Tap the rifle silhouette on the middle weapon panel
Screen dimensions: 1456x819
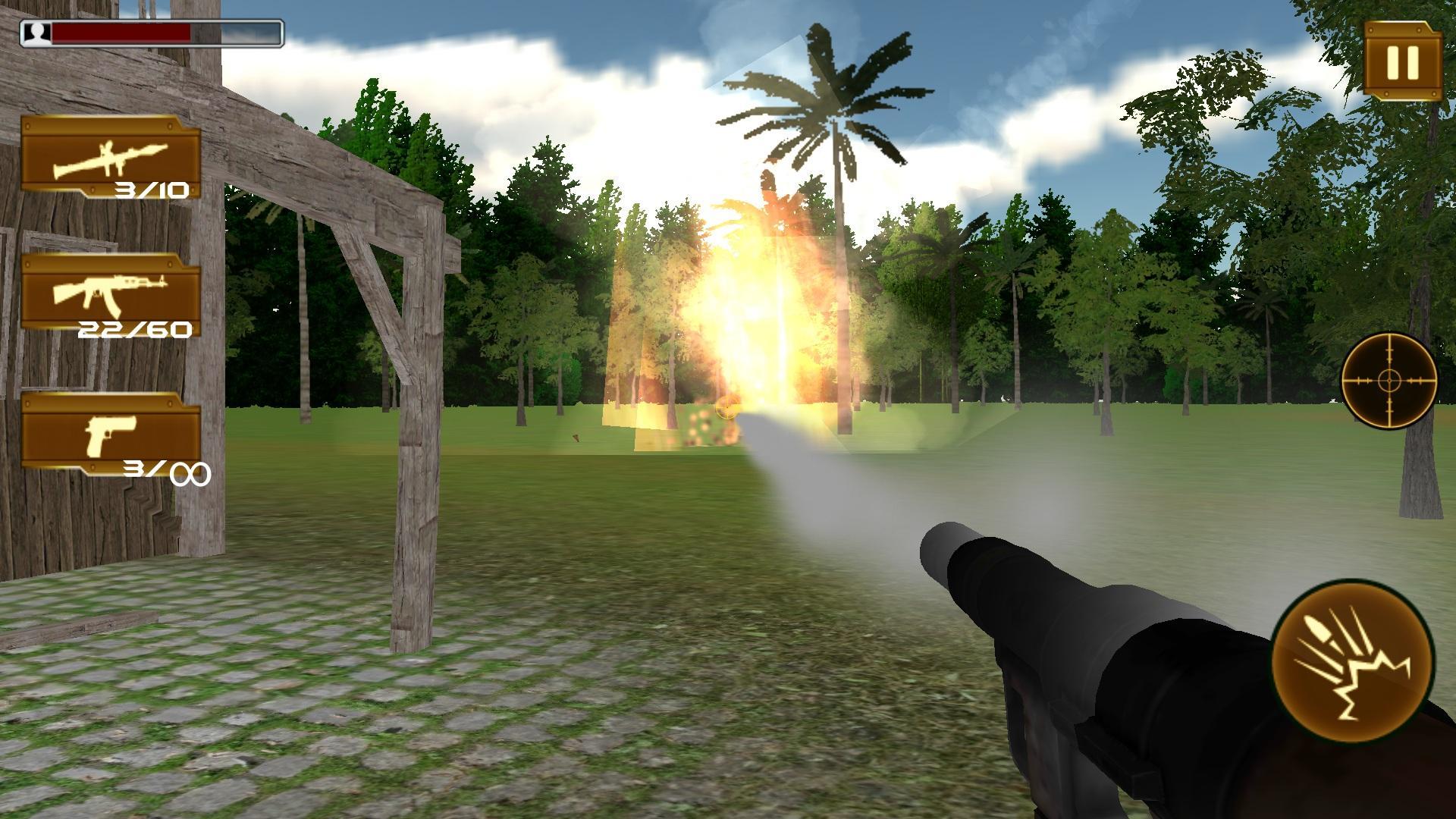click(110, 290)
